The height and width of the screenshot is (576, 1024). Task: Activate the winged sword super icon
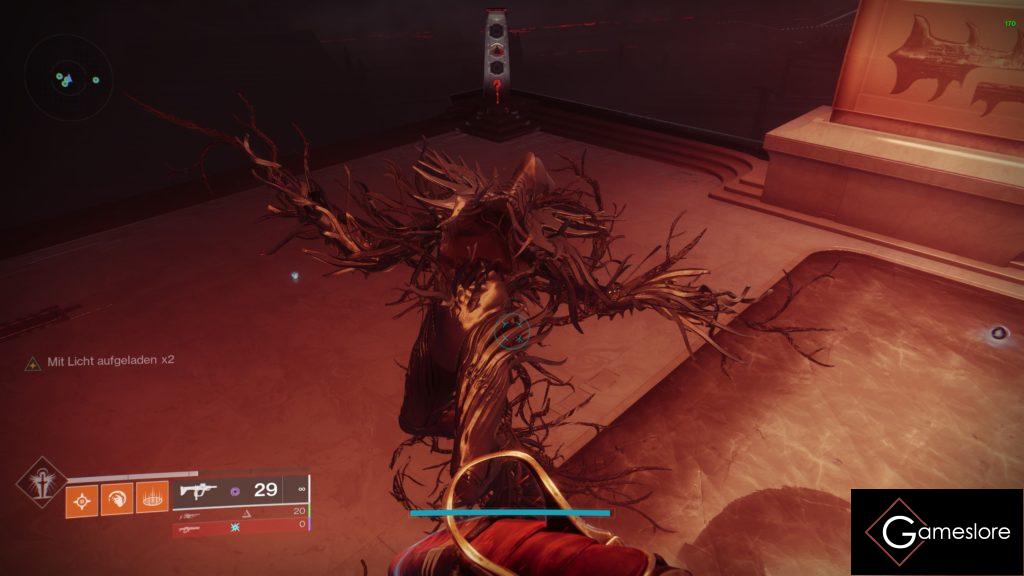tap(41, 484)
